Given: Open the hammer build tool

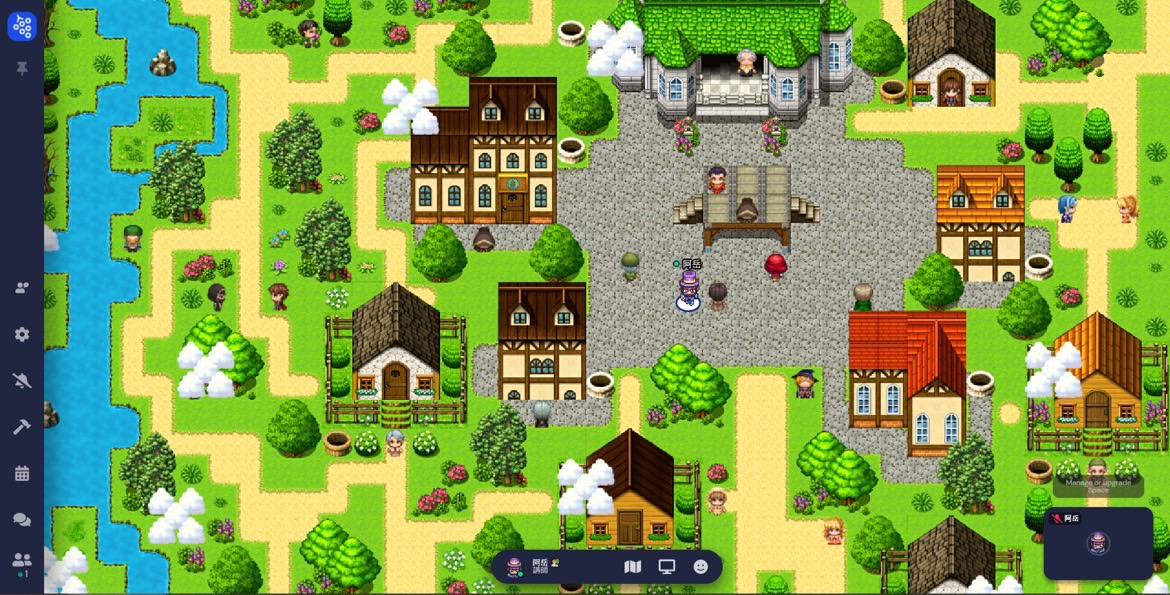Looking at the screenshot, I should (22, 427).
